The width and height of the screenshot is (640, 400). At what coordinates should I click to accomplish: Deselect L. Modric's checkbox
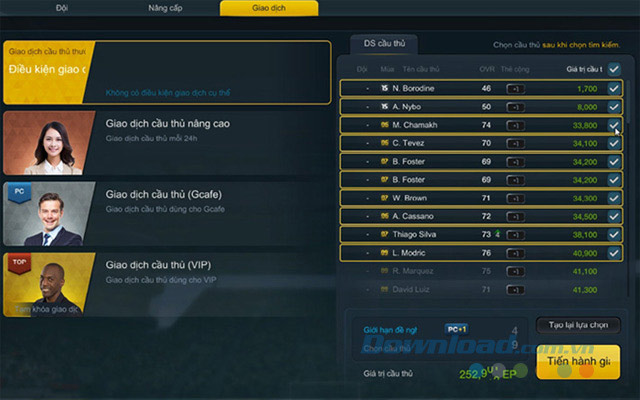click(614, 252)
